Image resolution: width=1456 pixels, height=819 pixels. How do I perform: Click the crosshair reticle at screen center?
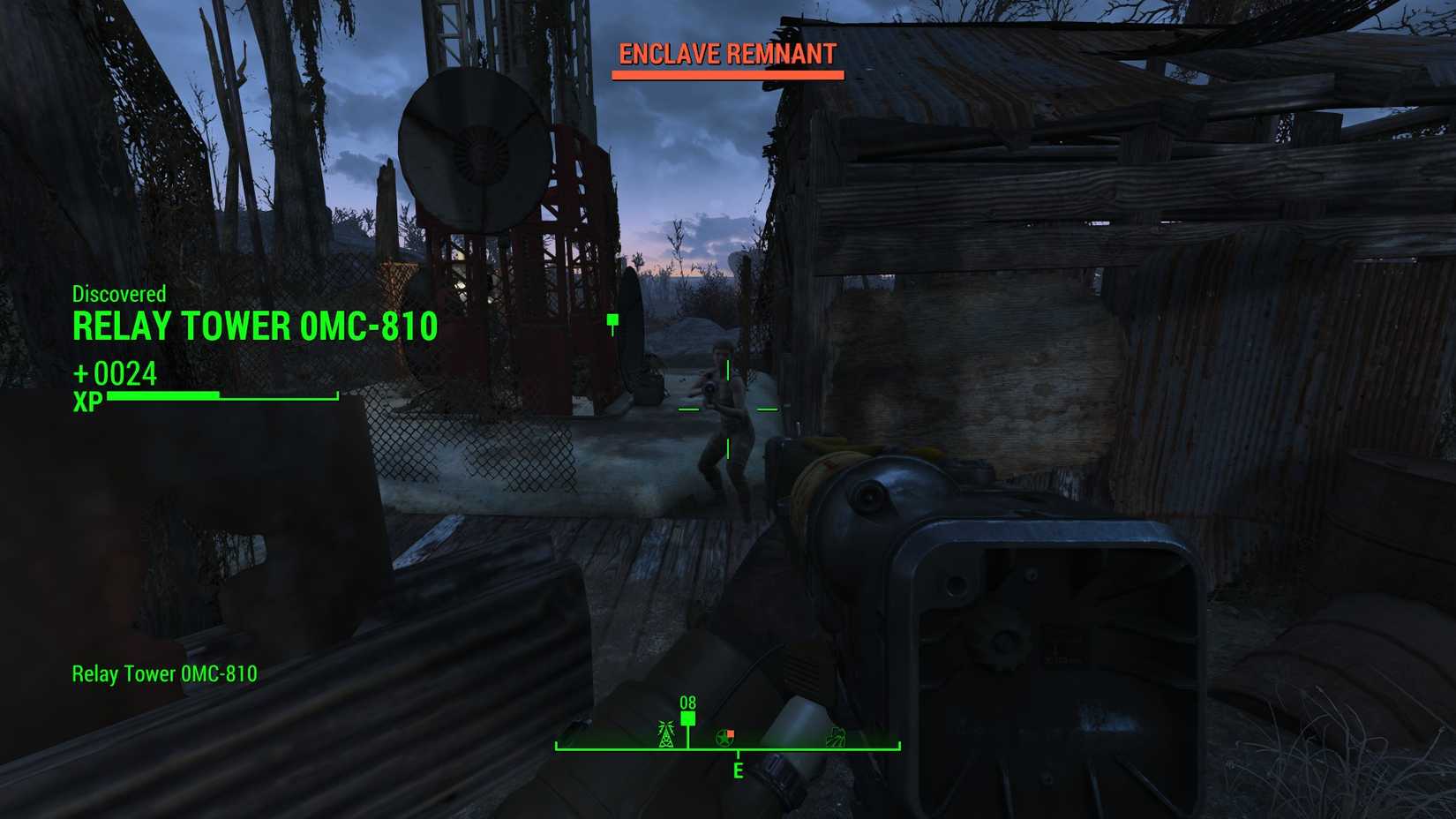pyautogui.click(x=727, y=410)
